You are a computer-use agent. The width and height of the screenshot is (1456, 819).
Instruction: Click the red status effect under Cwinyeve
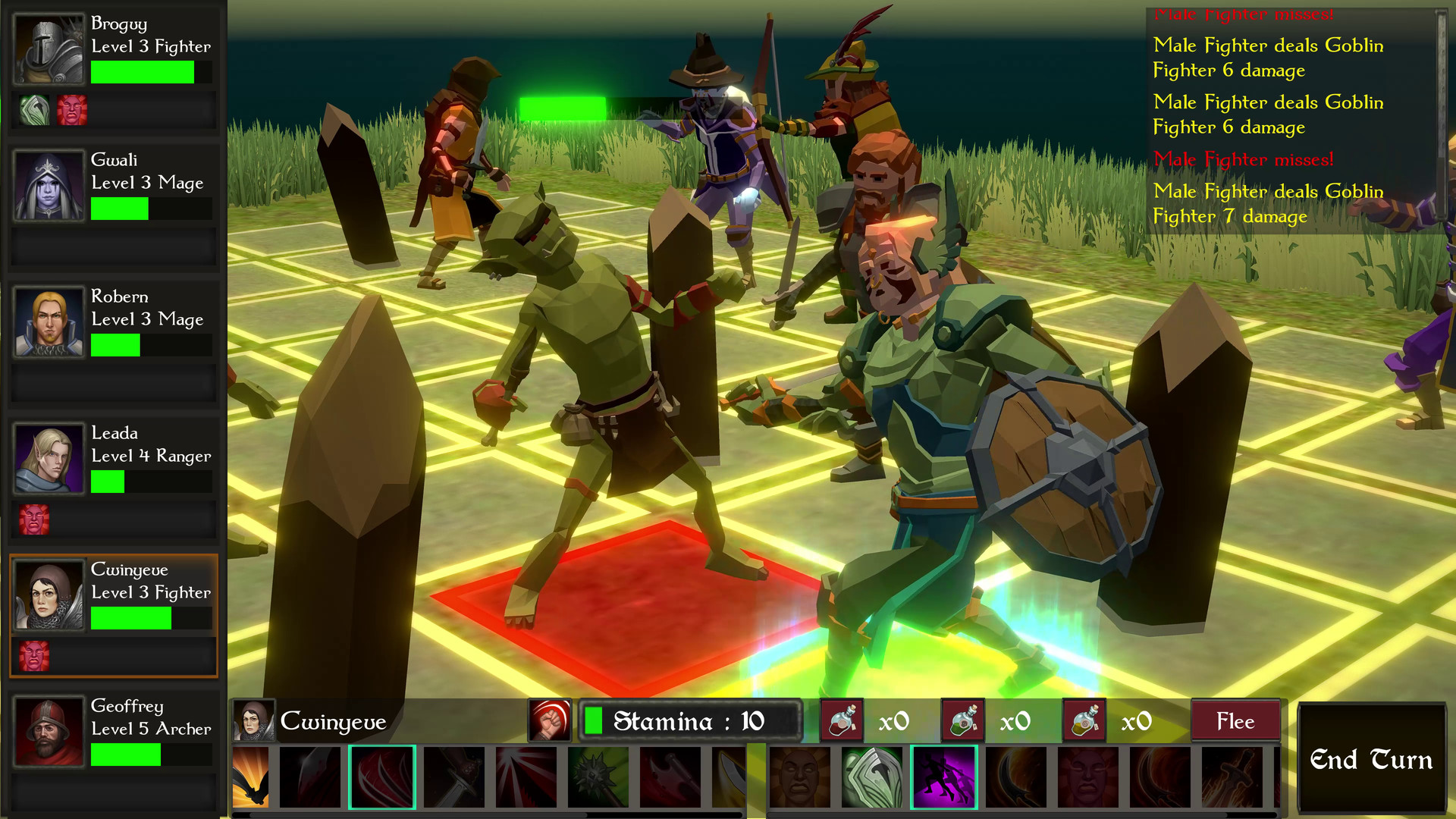click(33, 656)
